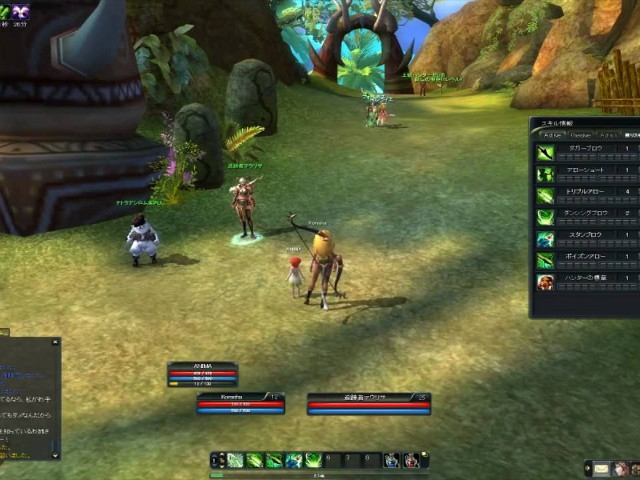Viewport: 640px width, 480px height.
Task: Select the ダガーブロウ skill icon in the skill panel
Action: pyautogui.click(x=545, y=152)
